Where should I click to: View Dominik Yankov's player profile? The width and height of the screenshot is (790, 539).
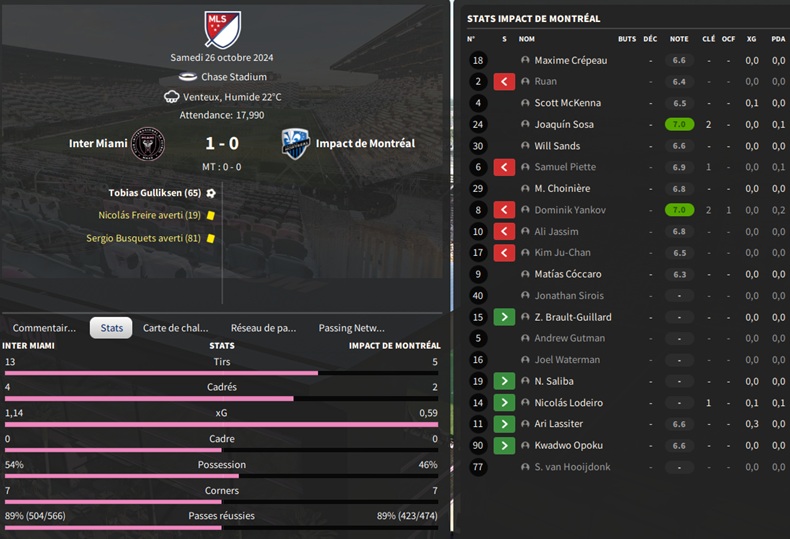pos(570,210)
